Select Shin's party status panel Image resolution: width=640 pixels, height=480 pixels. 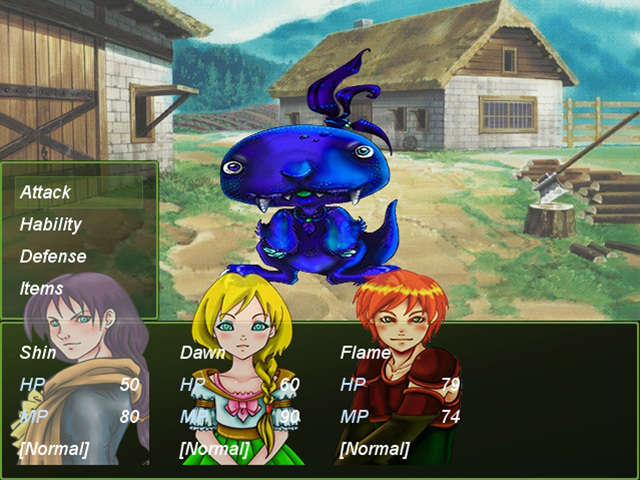[80, 400]
